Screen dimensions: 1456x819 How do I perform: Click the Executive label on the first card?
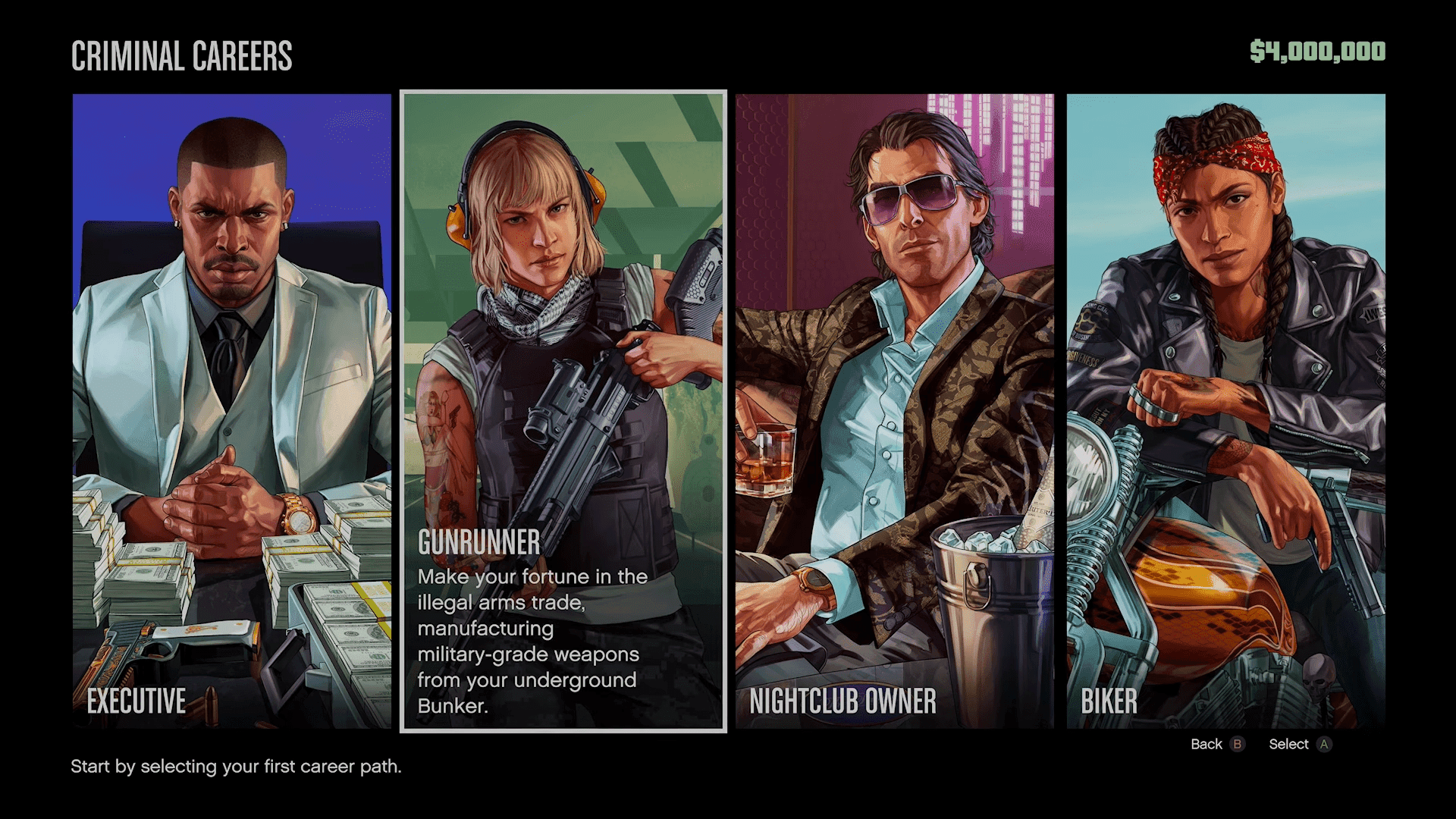[x=135, y=701]
